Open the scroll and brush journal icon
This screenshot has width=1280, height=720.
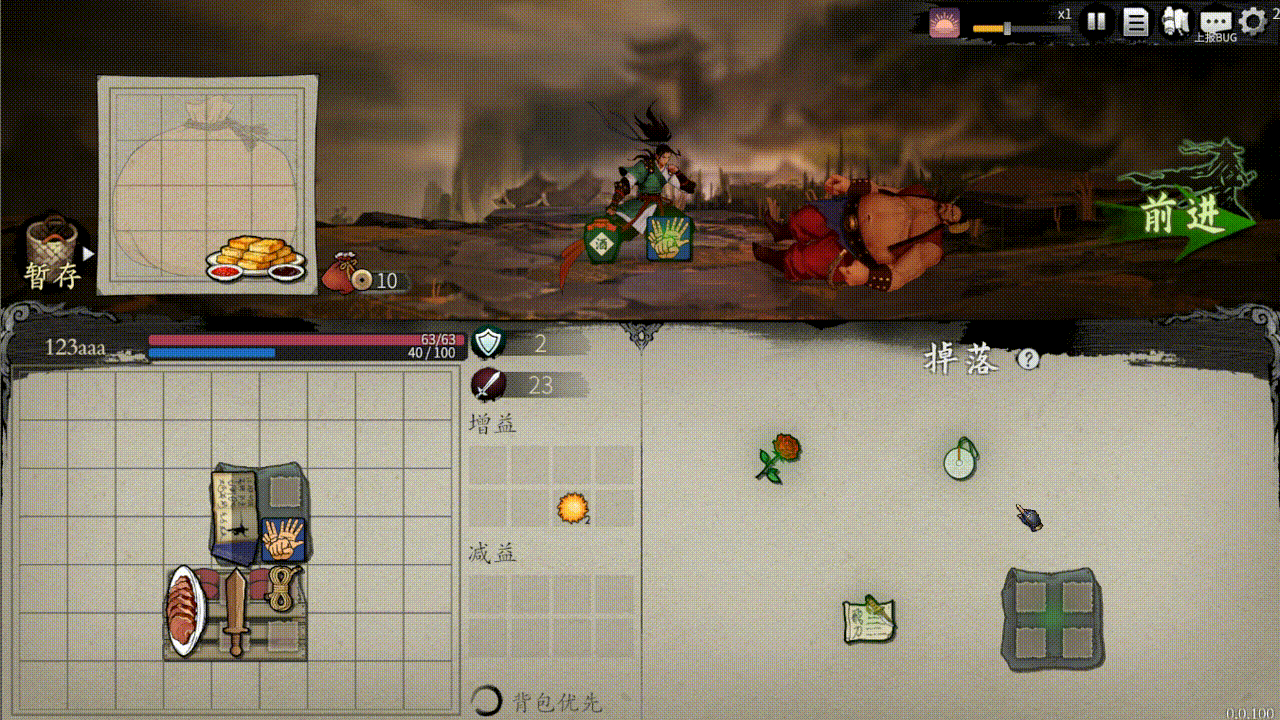(x=1176, y=21)
